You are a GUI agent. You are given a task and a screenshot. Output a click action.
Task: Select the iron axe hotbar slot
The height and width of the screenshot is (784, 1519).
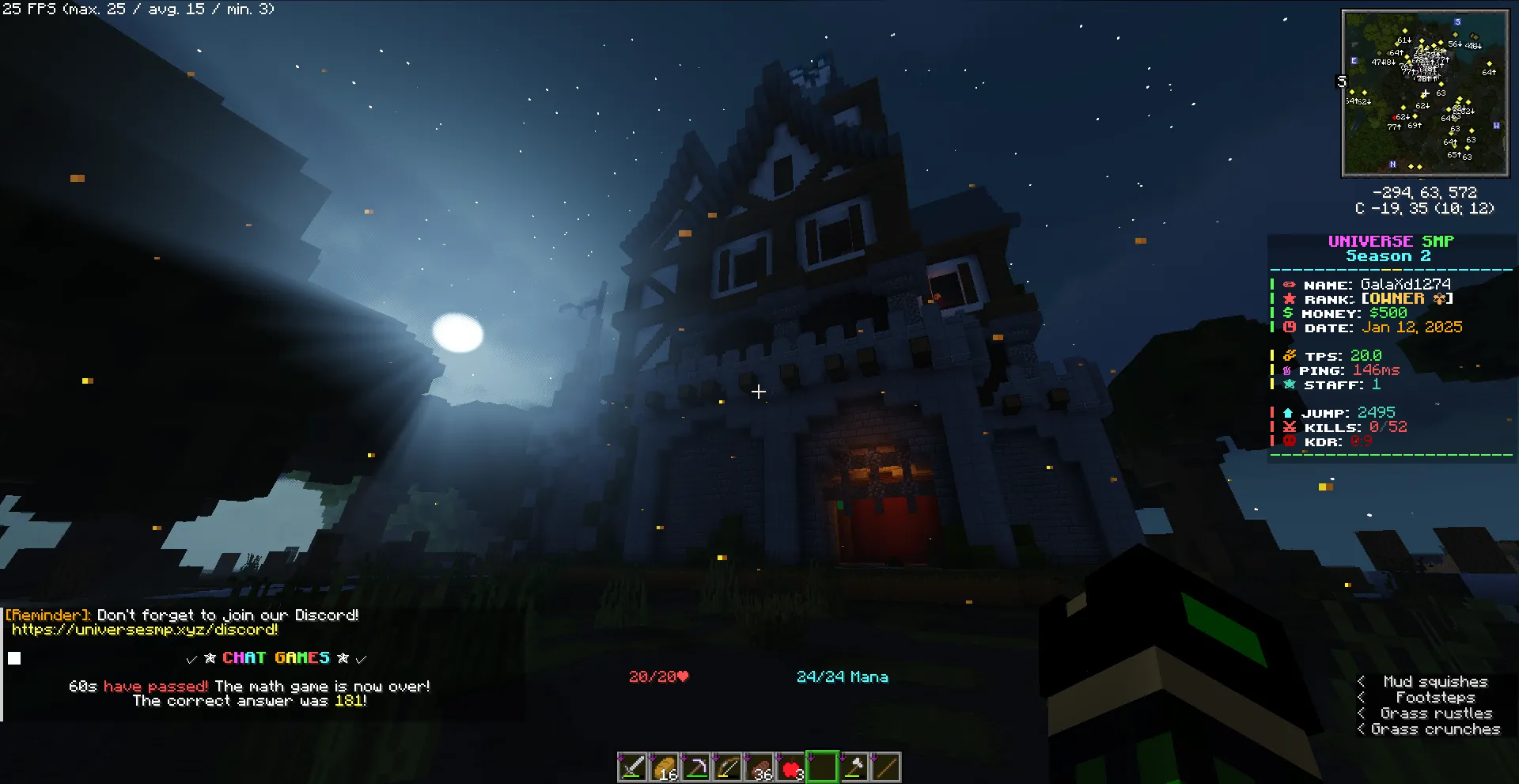(854, 767)
